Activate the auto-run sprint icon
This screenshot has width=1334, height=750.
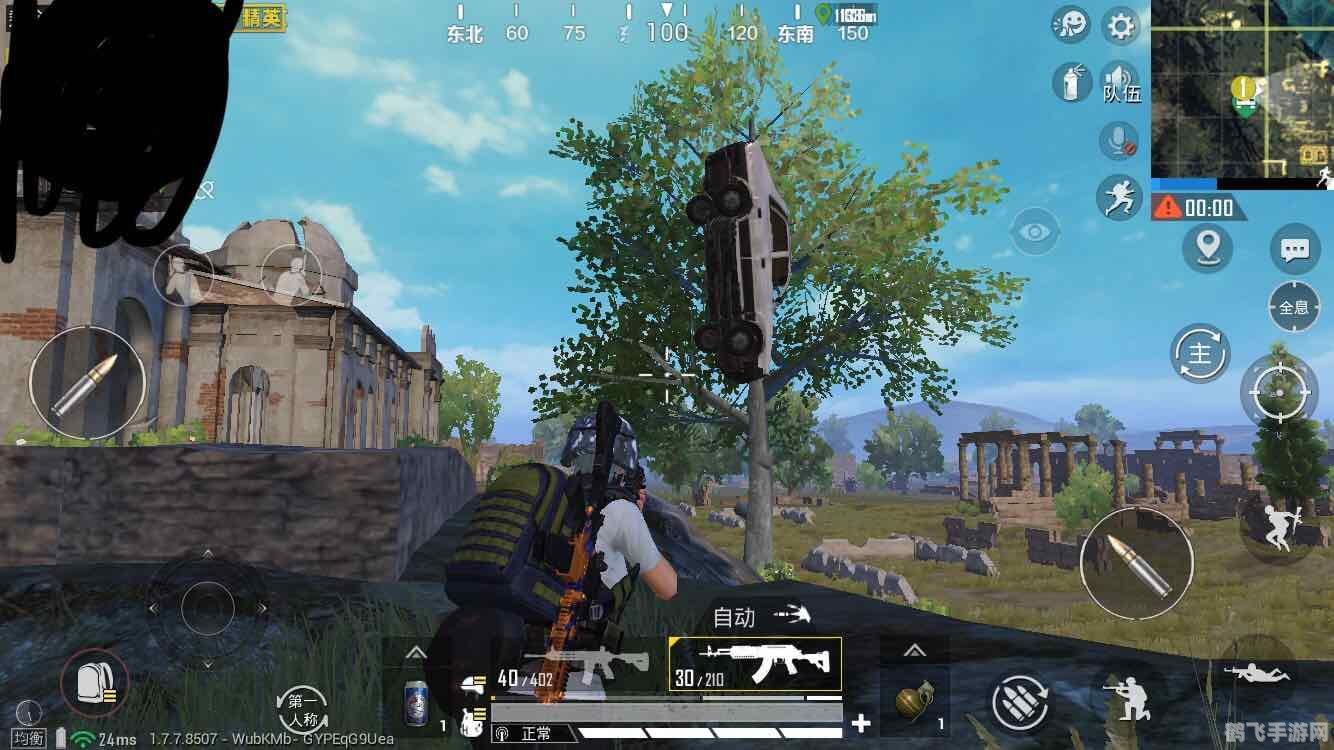coord(1119,197)
